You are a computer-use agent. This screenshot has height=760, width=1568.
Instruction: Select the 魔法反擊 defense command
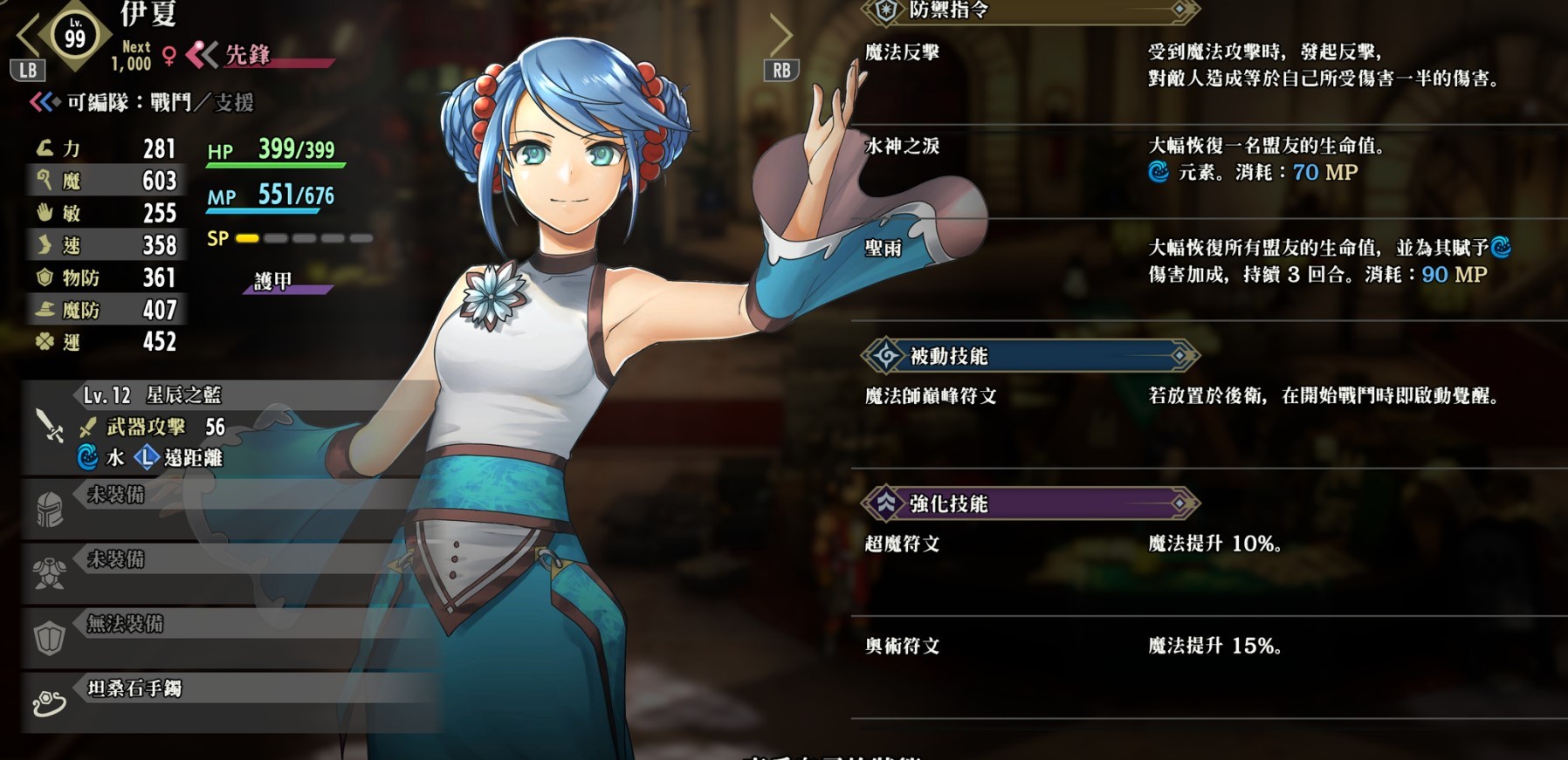903,52
